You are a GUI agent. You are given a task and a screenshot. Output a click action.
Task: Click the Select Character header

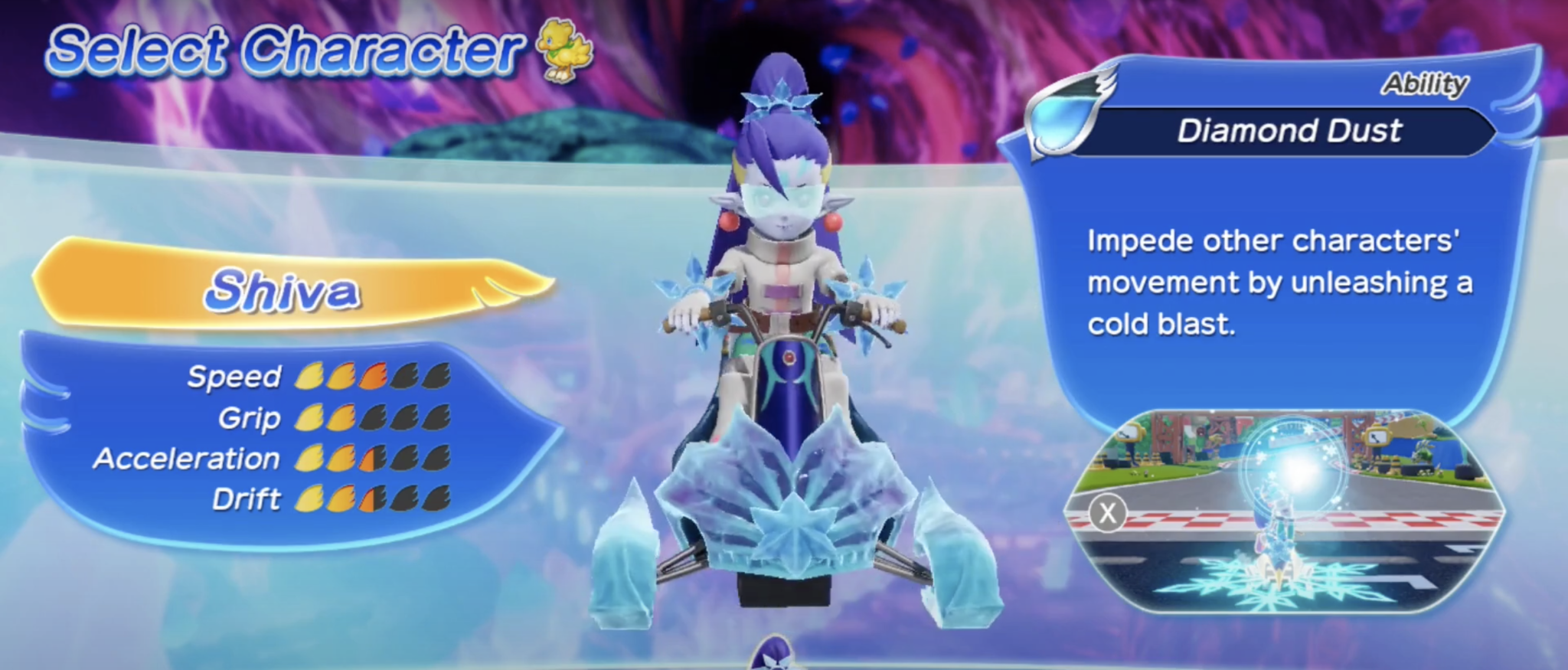coord(283,48)
